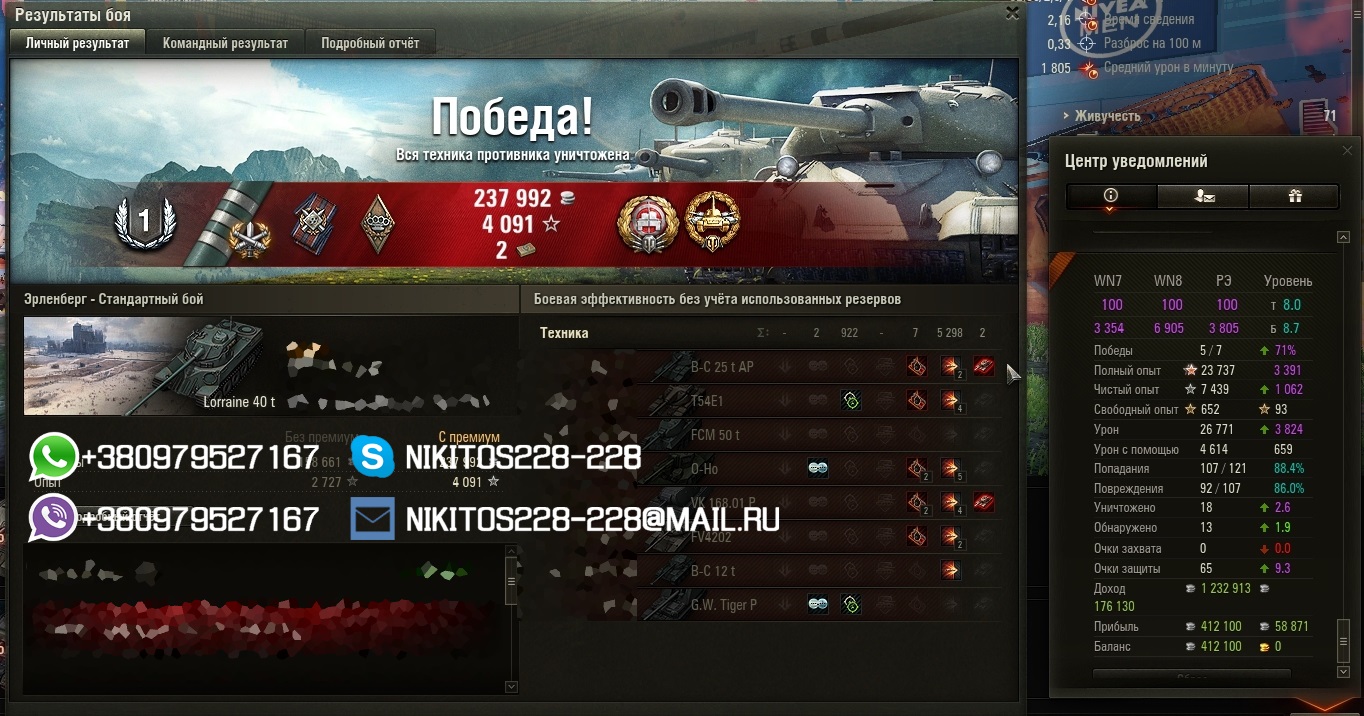The height and width of the screenshot is (716, 1364).
Task: Select the G.W. Tiger P row
Action: pyautogui.click(x=724, y=605)
